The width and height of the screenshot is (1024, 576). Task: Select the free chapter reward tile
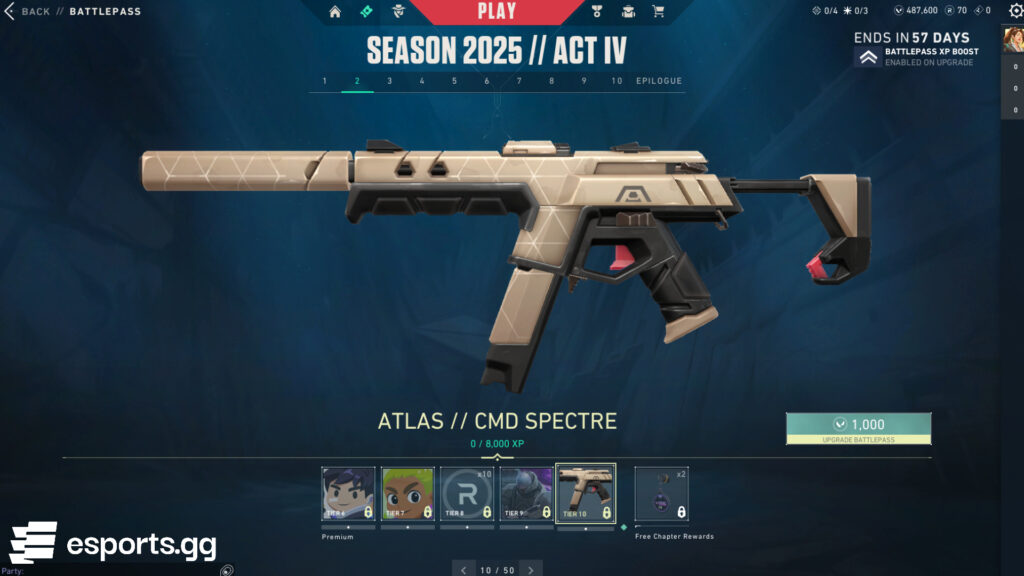coord(662,494)
